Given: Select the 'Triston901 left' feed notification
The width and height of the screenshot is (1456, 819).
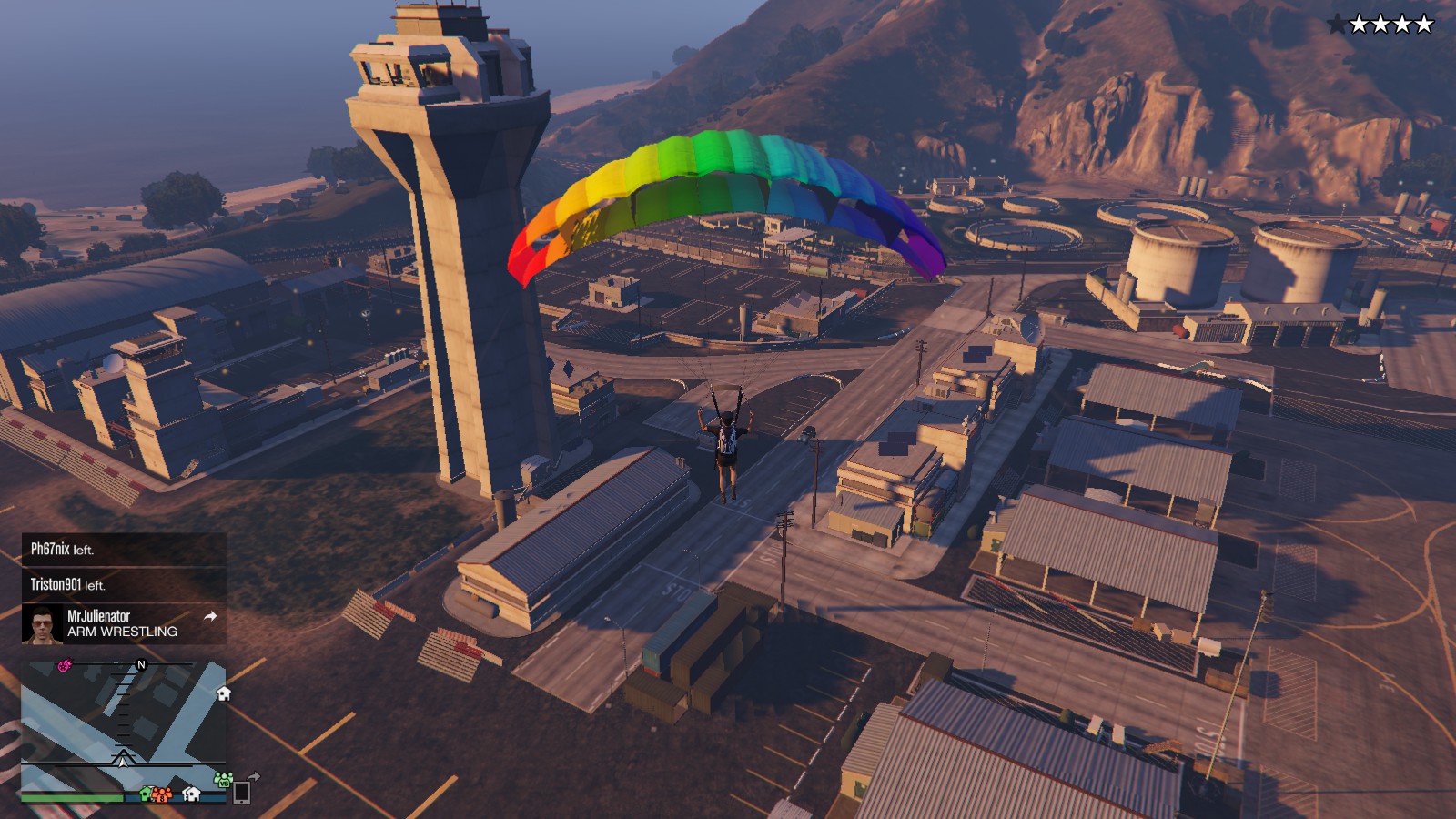Looking at the screenshot, I should (123, 585).
